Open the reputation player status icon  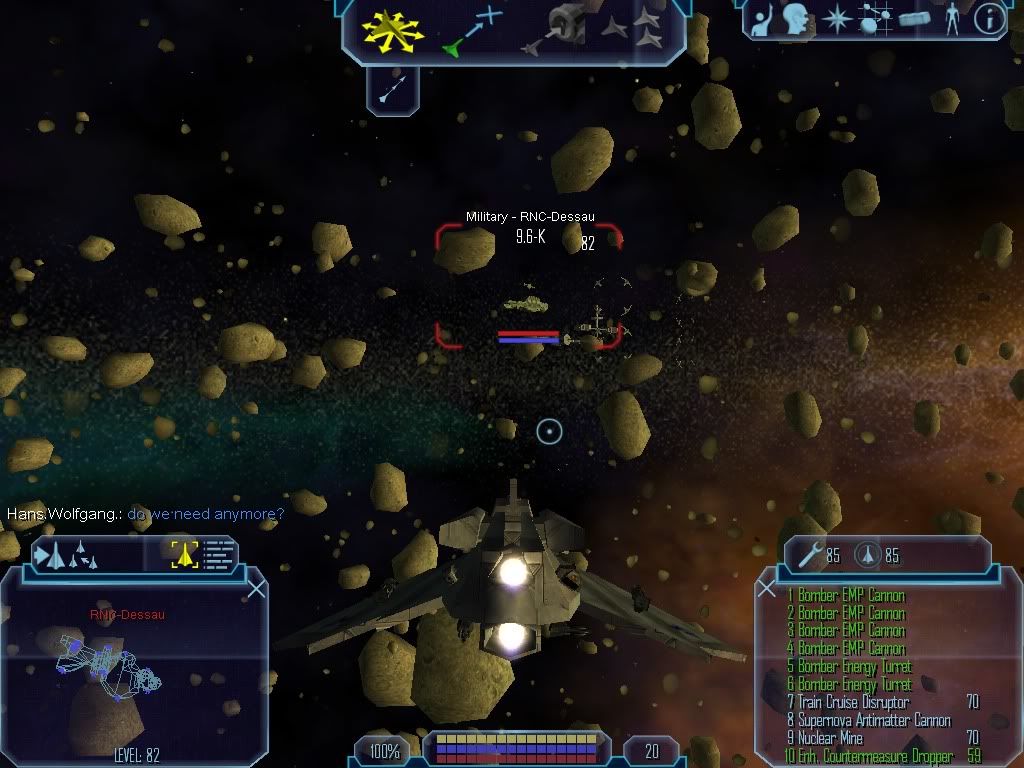pos(761,19)
